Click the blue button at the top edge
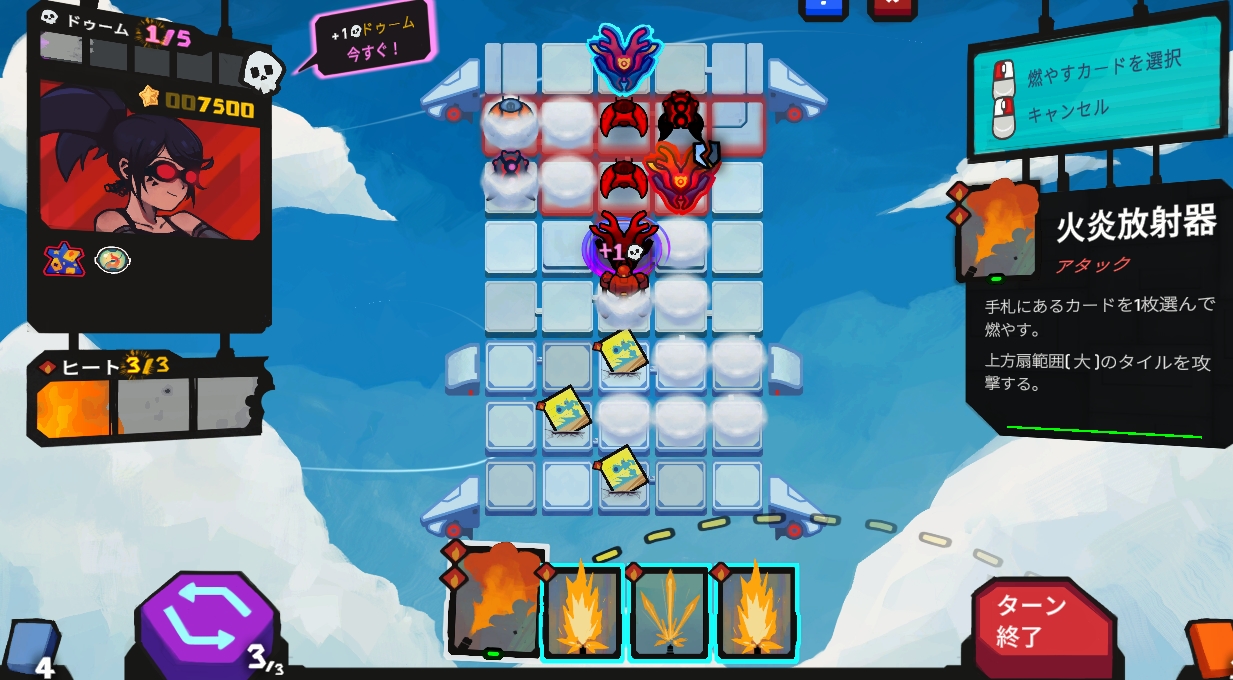 pyautogui.click(x=822, y=7)
